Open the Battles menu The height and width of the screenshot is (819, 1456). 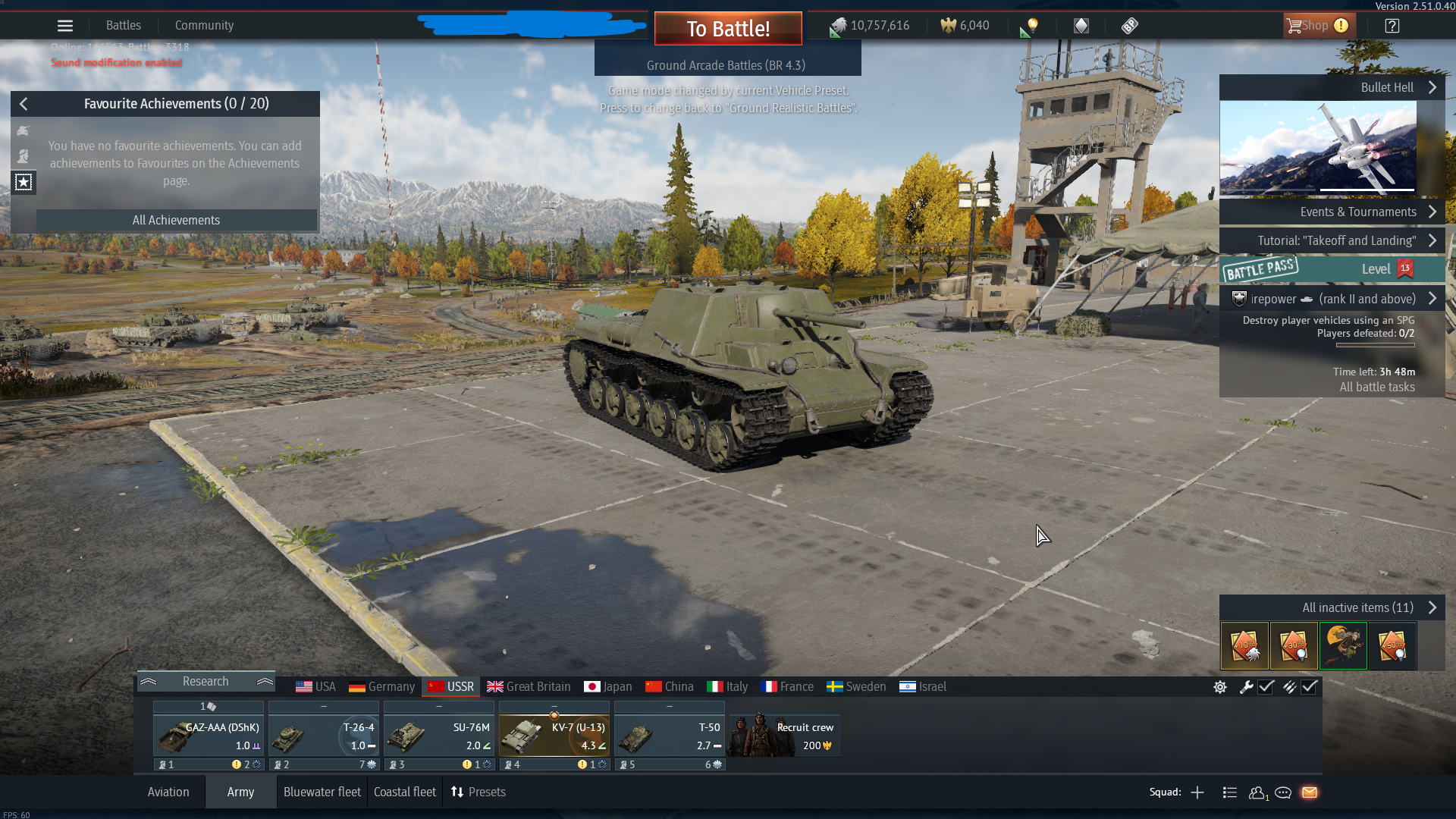124,26
